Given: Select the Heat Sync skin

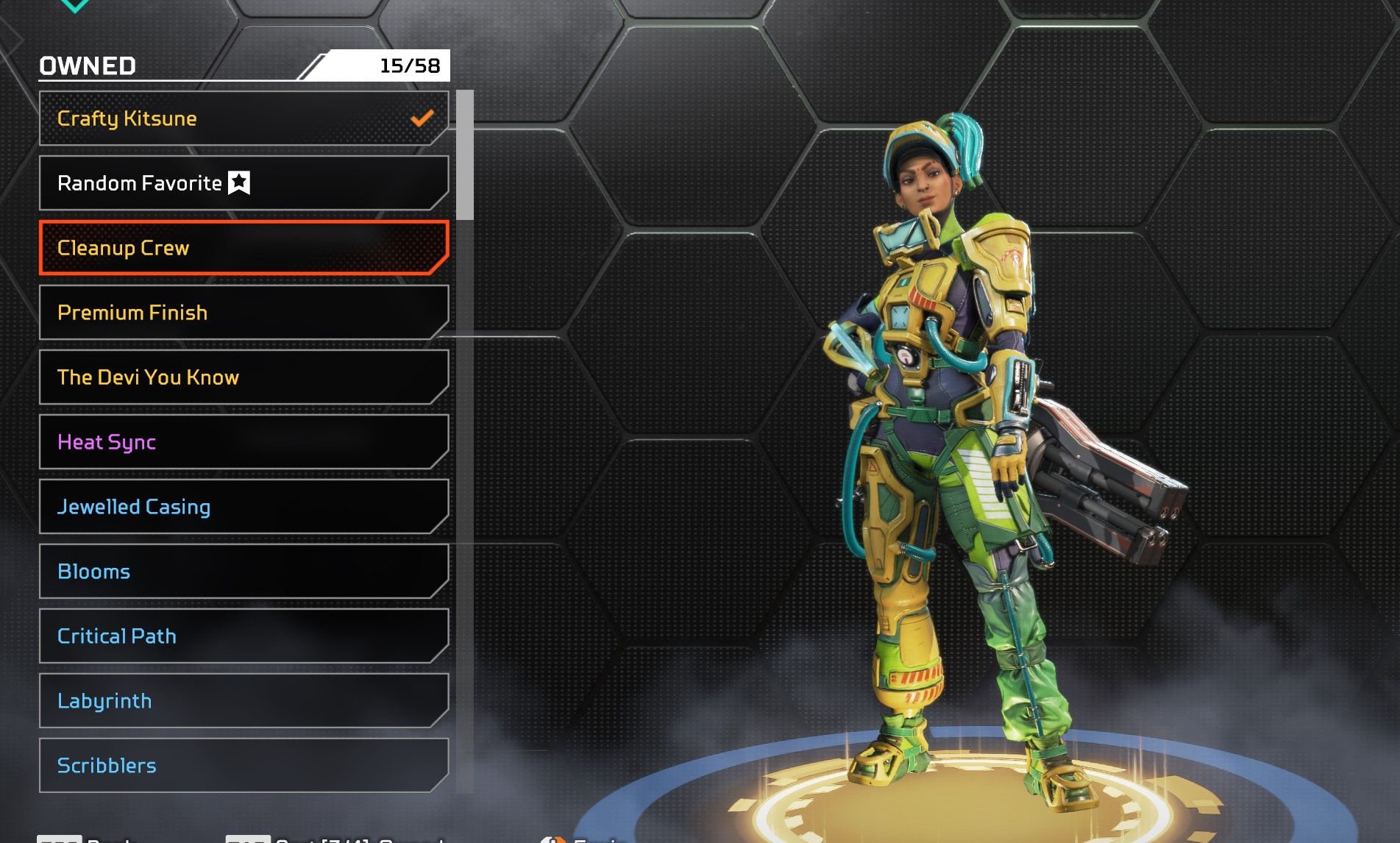Looking at the screenshot, I should [x=243, y=442].
